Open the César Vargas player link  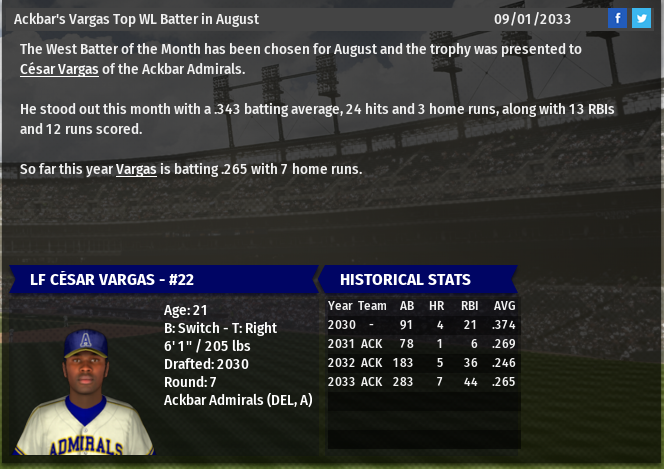click(x=59, y=69)
